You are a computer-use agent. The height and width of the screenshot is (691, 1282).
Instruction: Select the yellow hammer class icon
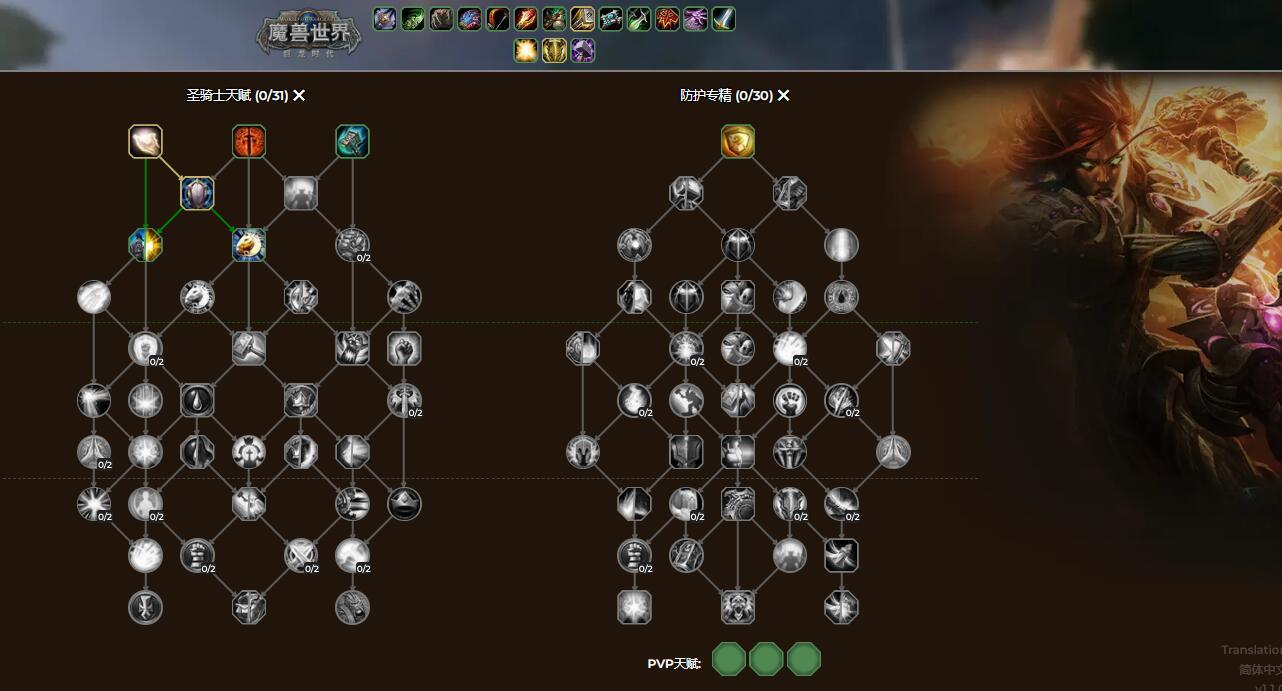coord(583,19)
